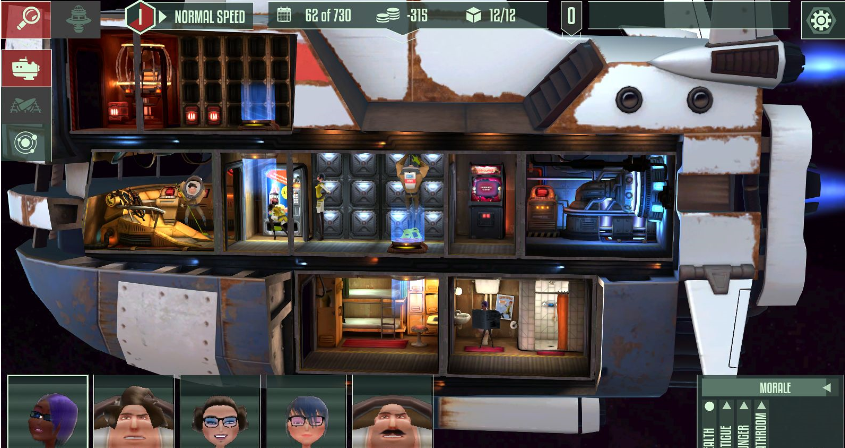Image resolution: width=845 pixels, height=448 pixels.
Task: Open the crossed tools build tab
Action: (x=25, y=104)
